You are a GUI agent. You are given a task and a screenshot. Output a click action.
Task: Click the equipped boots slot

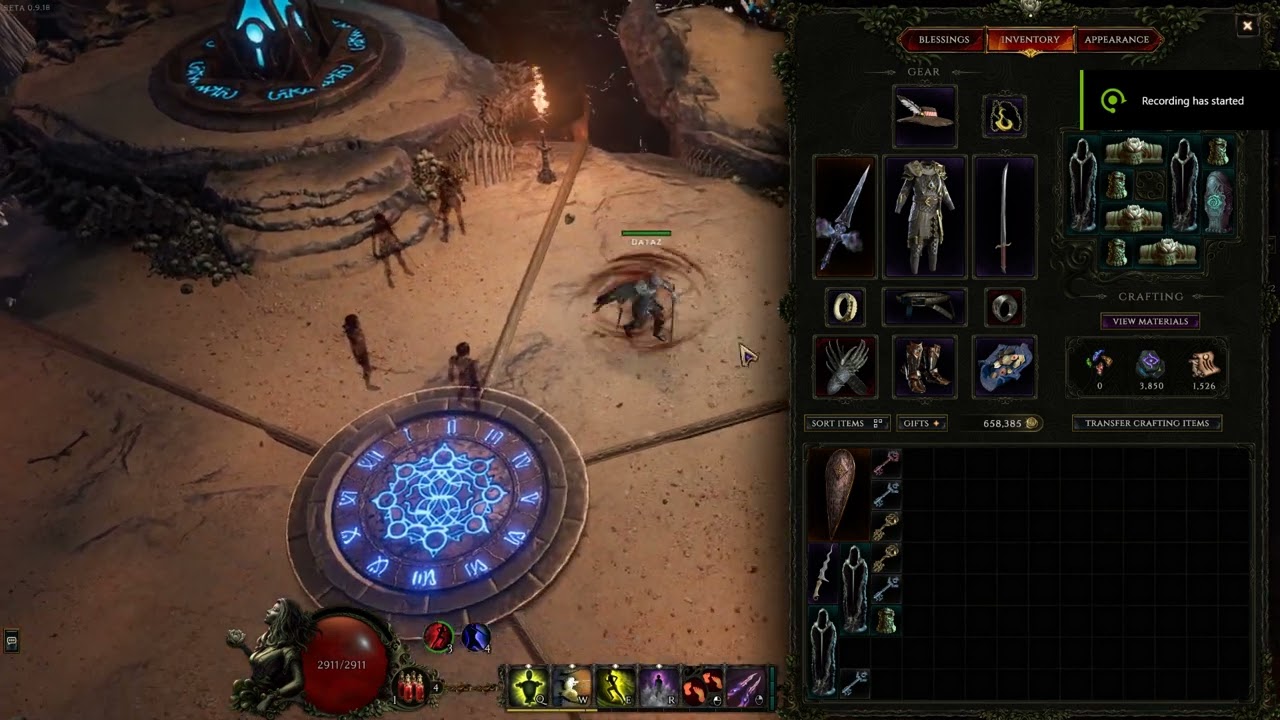[925, 367]
